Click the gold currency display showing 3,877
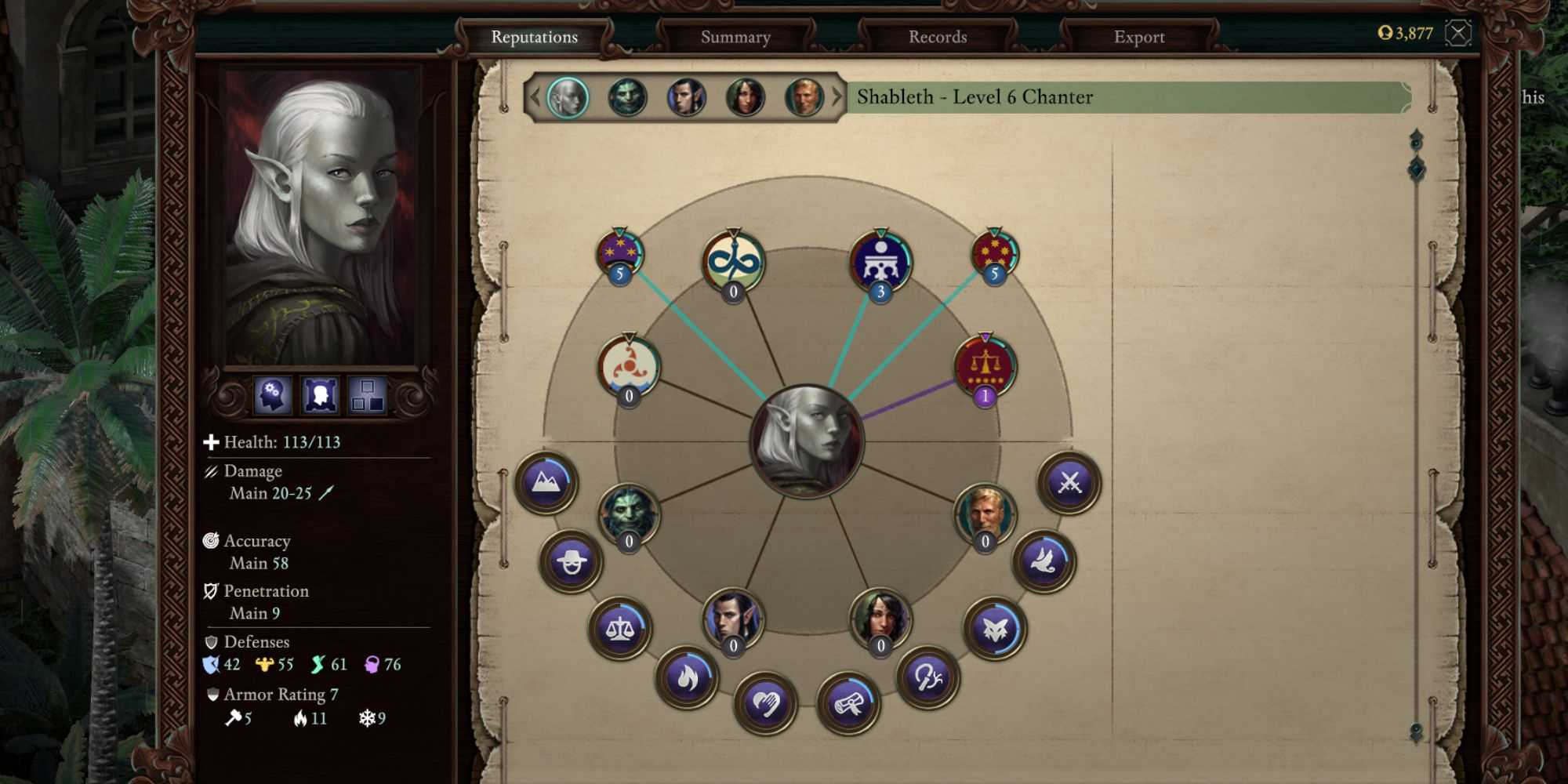The width and height of the screenshot is (1568, 784). click(1406, 34)
